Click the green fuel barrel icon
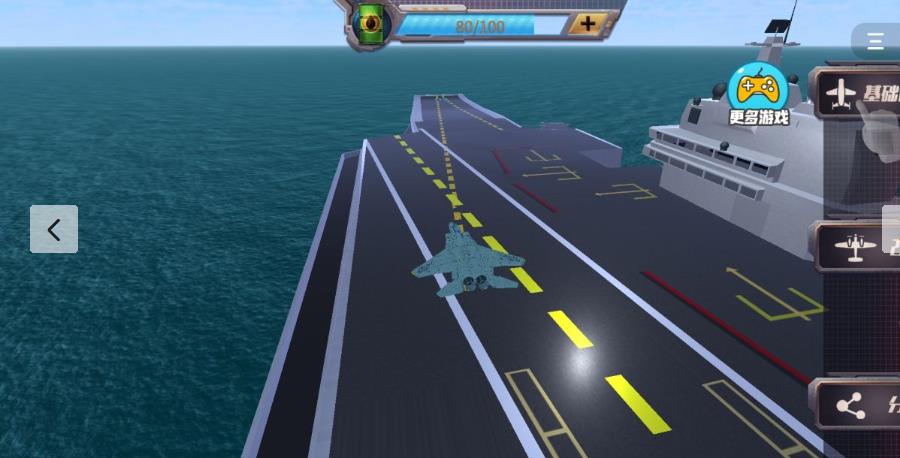 pos(371,22)
